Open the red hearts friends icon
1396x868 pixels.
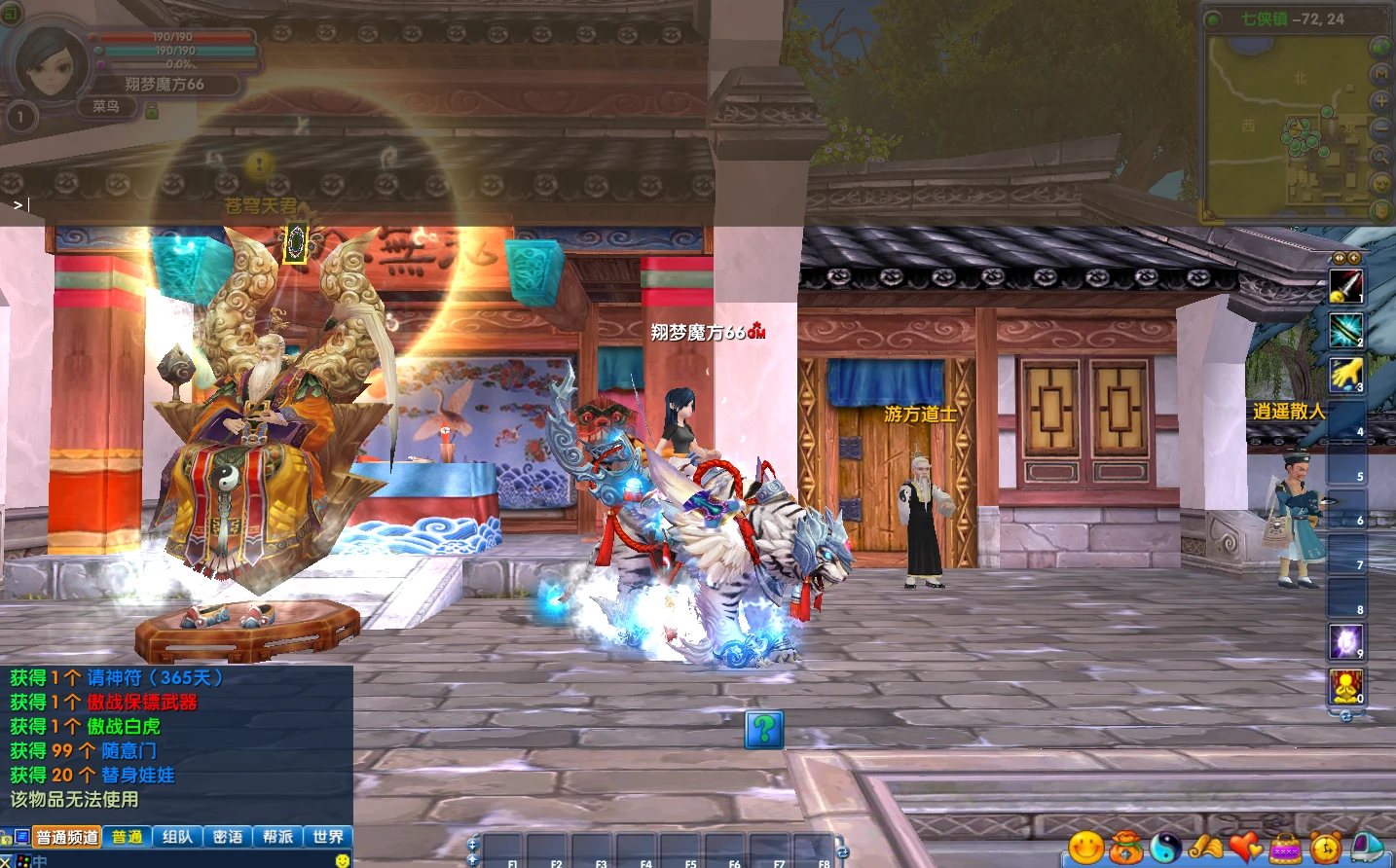[x=1246, y=849]
